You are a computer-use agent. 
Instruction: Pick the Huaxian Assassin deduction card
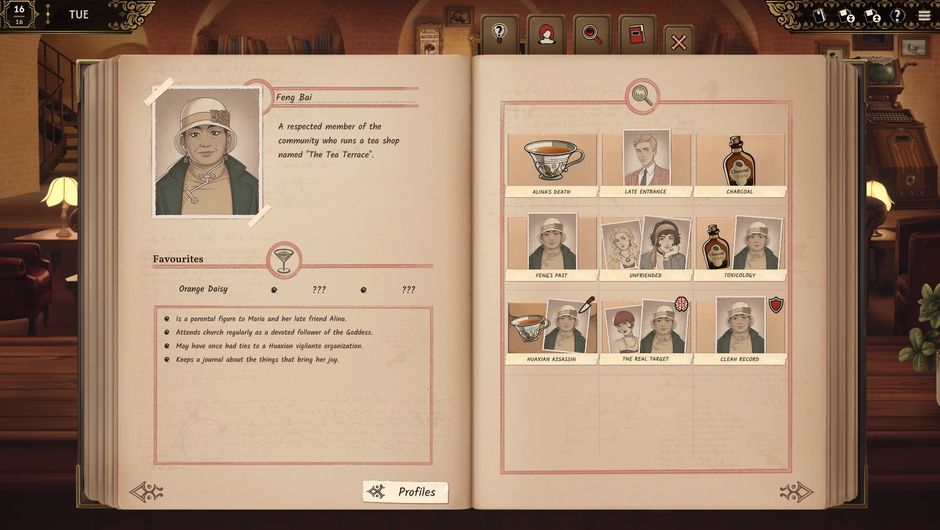pyautogui.click(x=551, y=331)
